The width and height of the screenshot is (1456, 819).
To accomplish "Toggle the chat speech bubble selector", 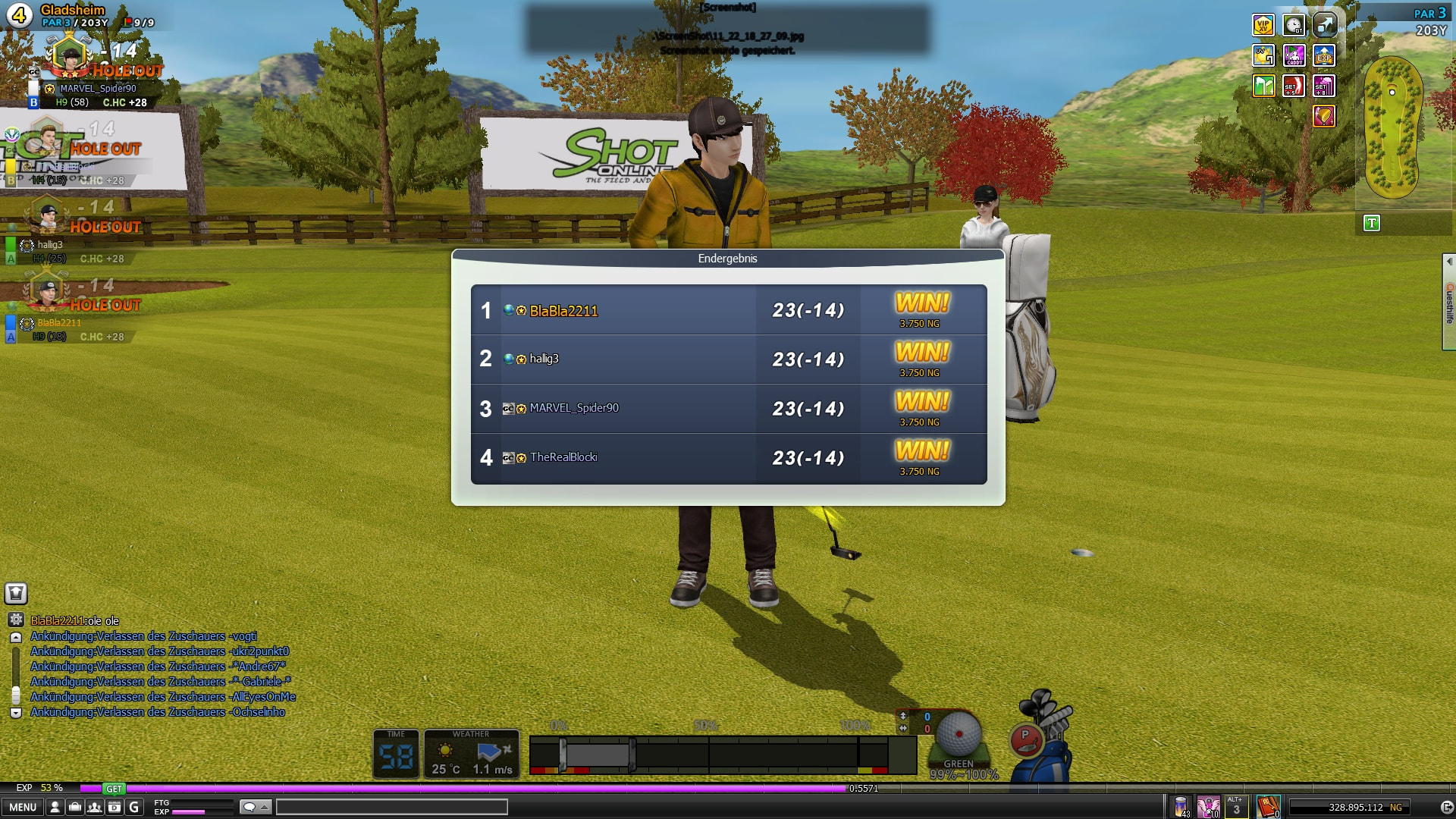I will tap(255, 807).
